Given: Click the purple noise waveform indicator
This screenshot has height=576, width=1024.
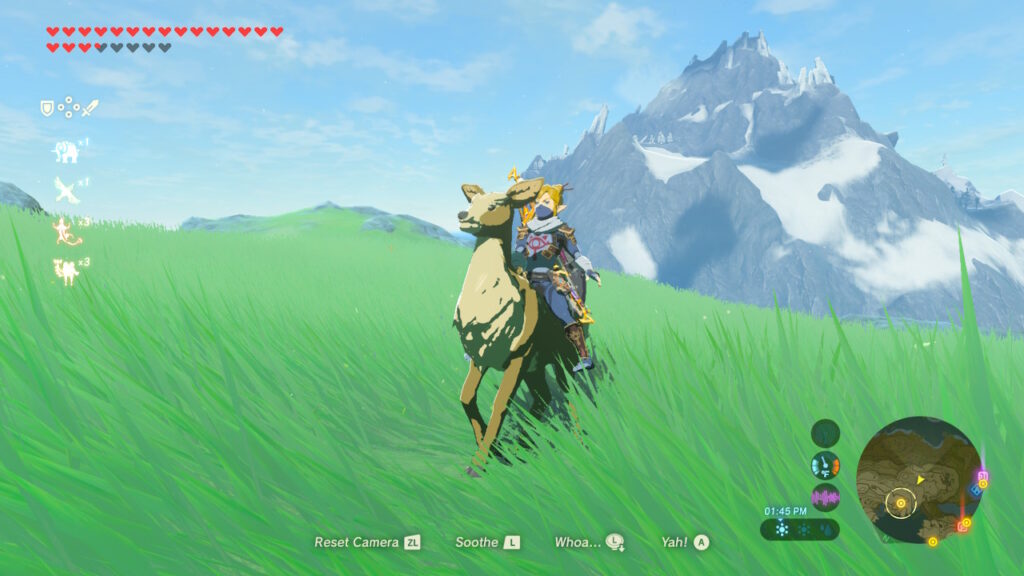Looking at the screenshot, I should click(825, 497).
